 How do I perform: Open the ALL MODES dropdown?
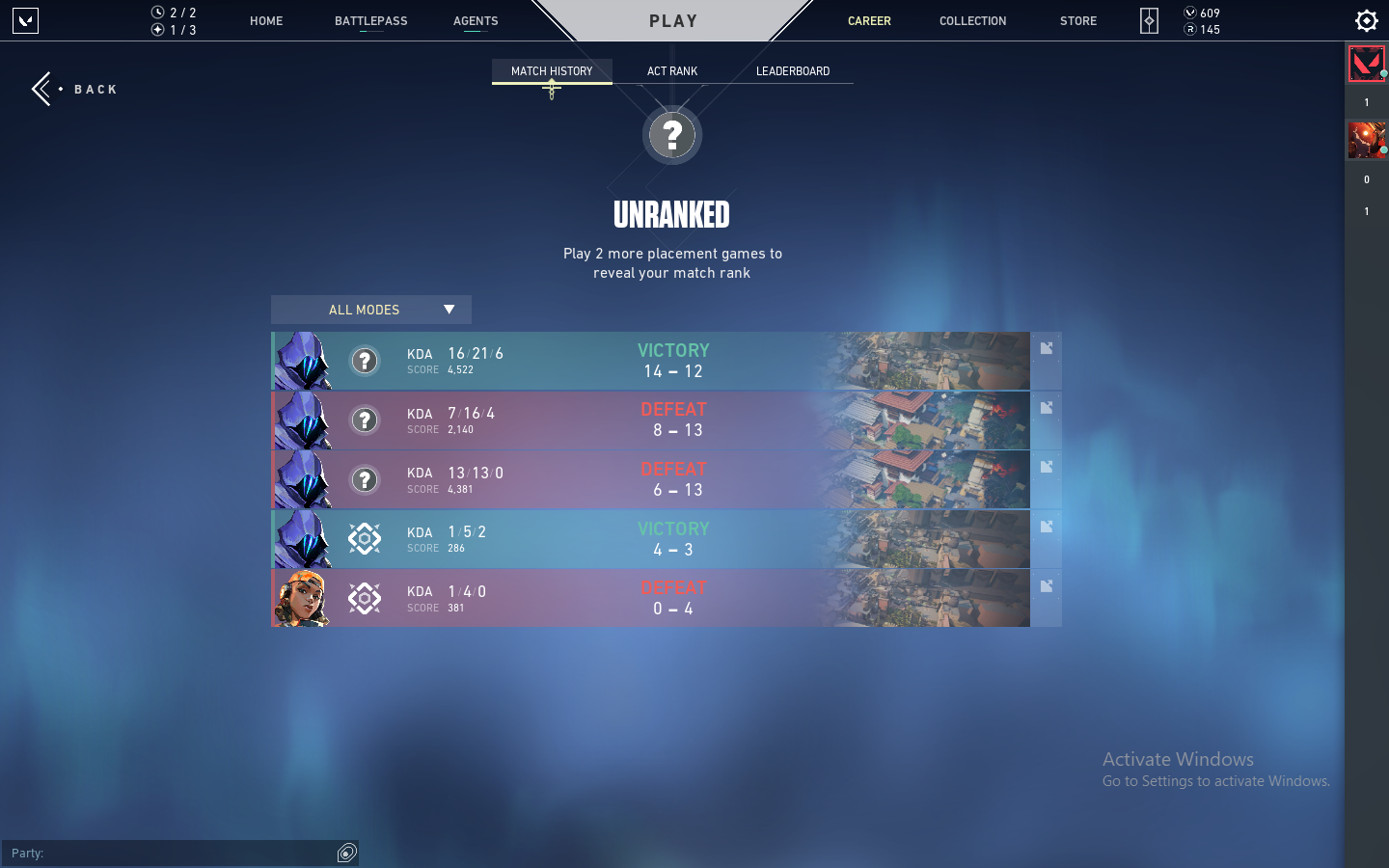coord(370,310)
